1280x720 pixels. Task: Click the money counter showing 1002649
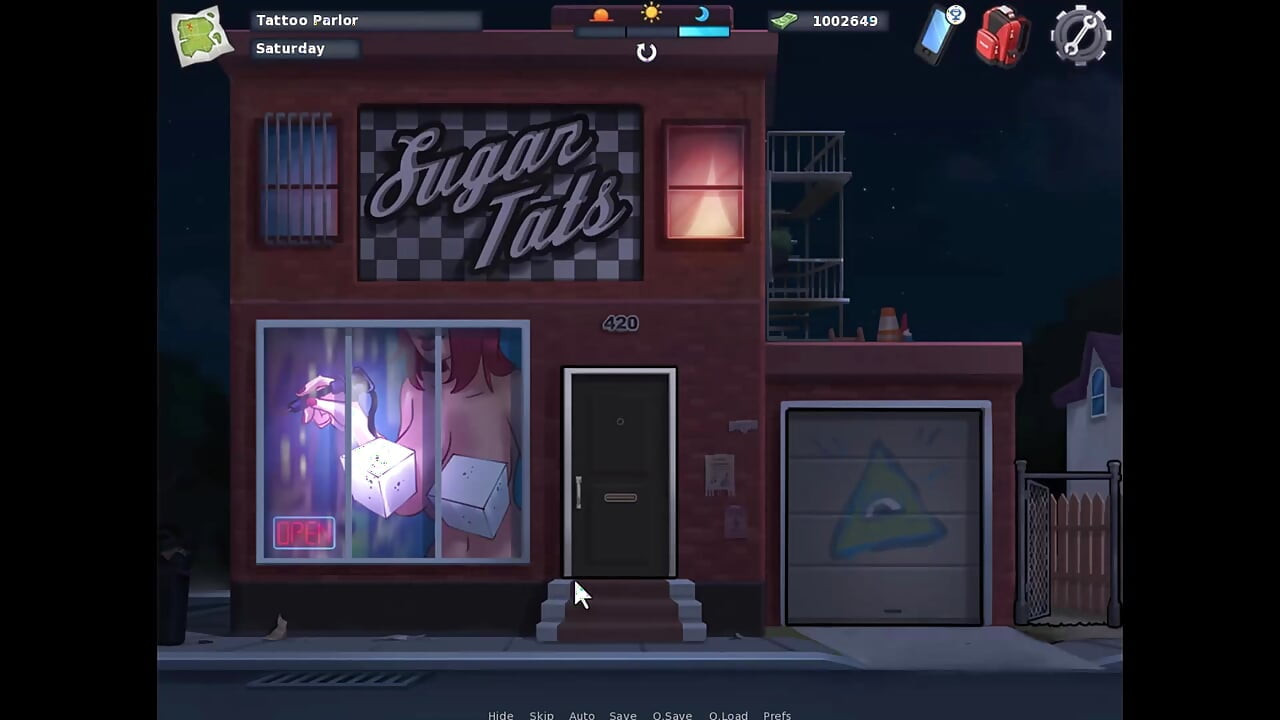pos(845,20)
